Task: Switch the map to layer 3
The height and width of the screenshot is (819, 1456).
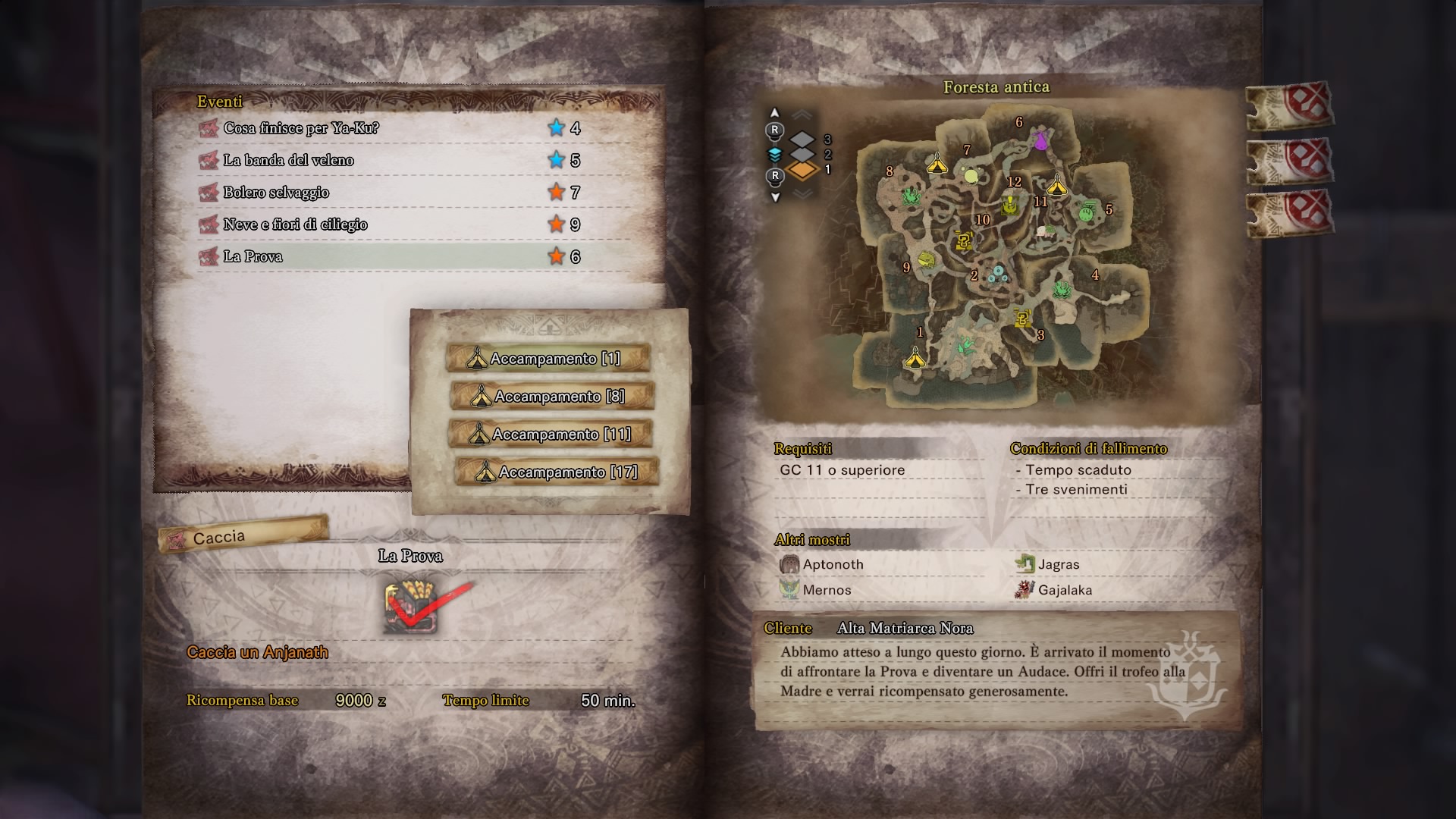Action: [802, 140]
